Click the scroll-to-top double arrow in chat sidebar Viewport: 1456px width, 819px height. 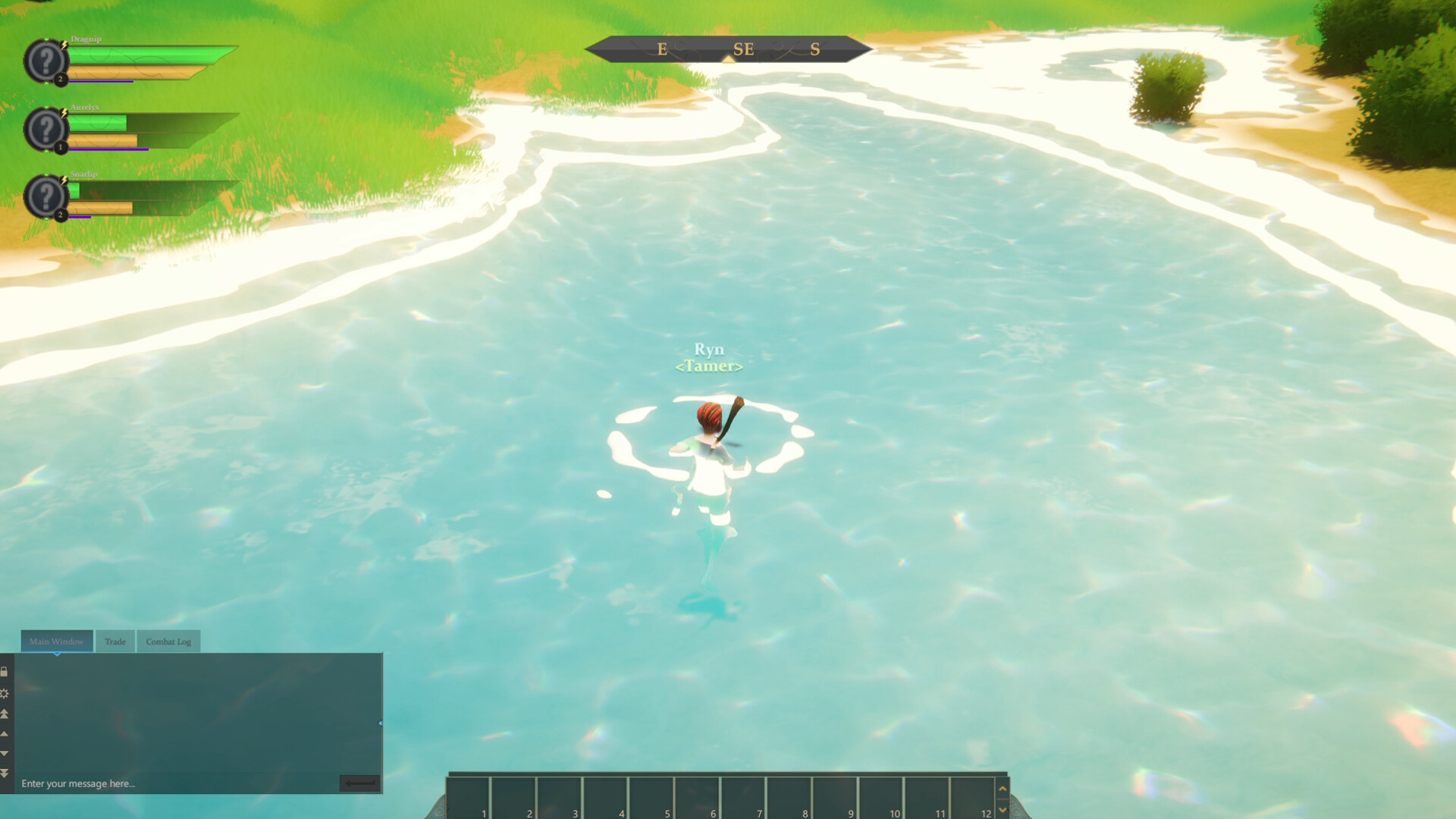coord(4,714)
